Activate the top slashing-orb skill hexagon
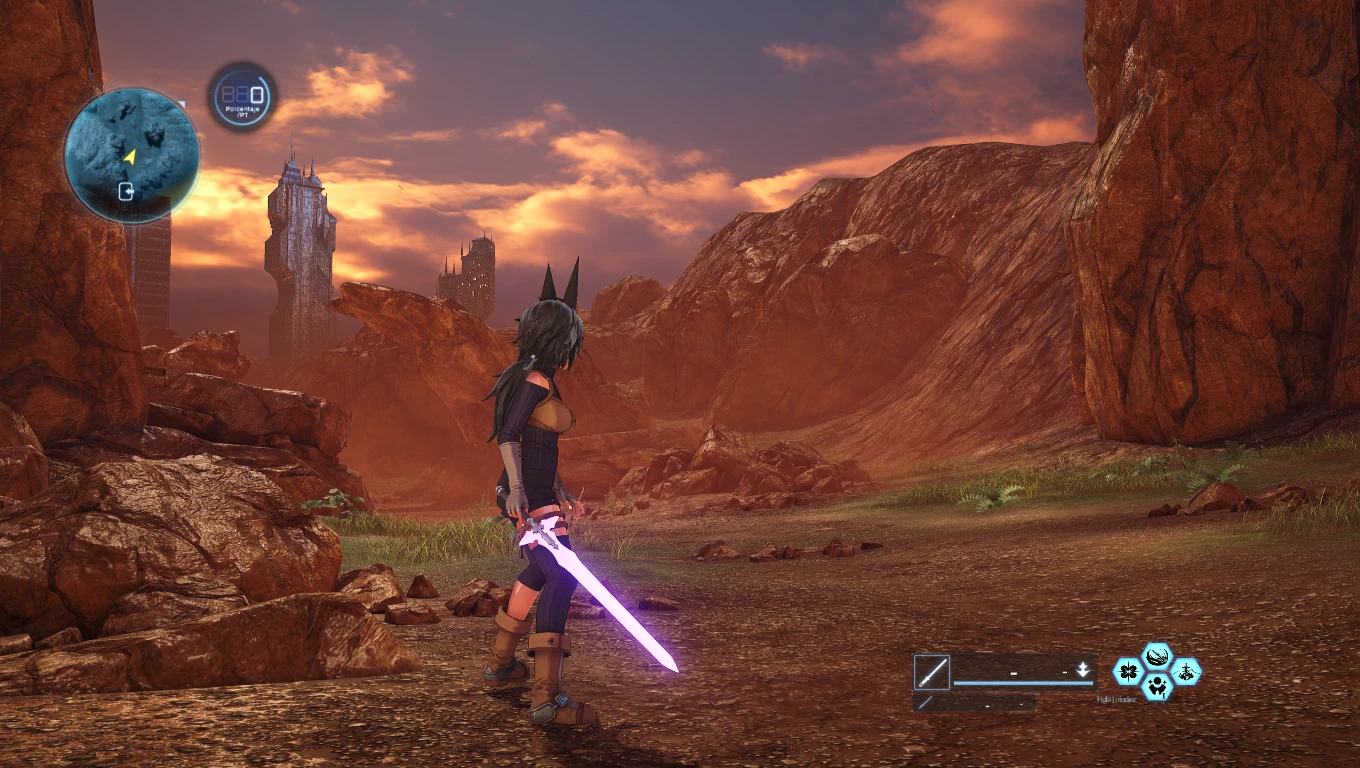The height and width of the screenshot is (768, 1360). coord(1157,657)
